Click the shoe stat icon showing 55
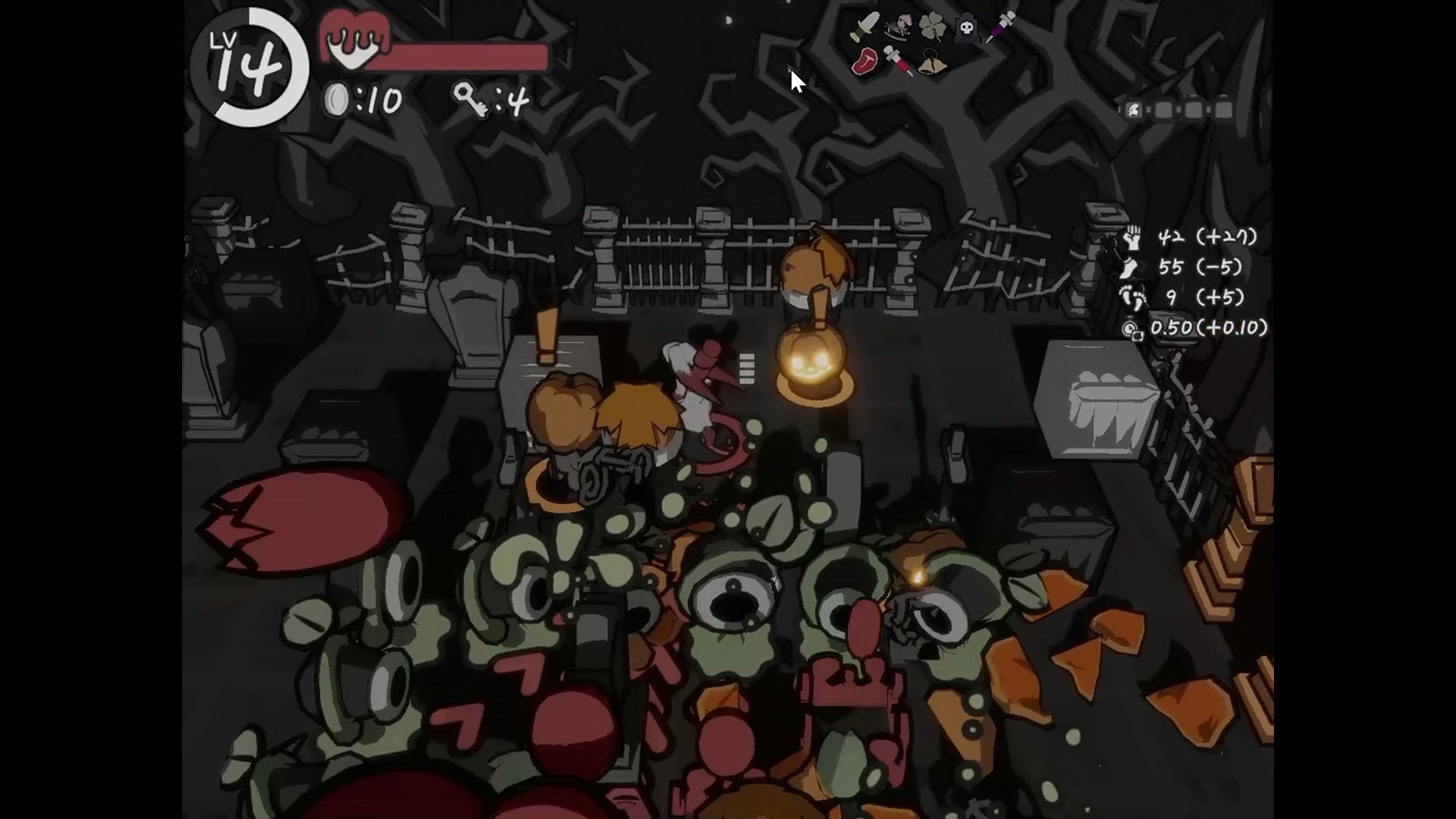The width and height of the screenshot is (1456, 819). pyautogui.click(x=1130, y=268)
